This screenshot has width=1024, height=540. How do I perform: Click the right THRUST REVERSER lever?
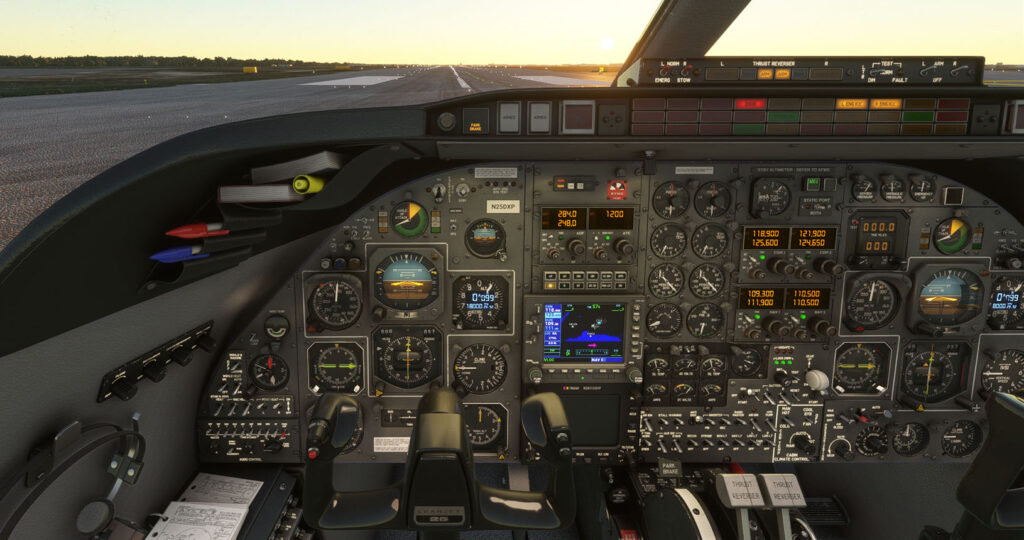pos(782,492)
